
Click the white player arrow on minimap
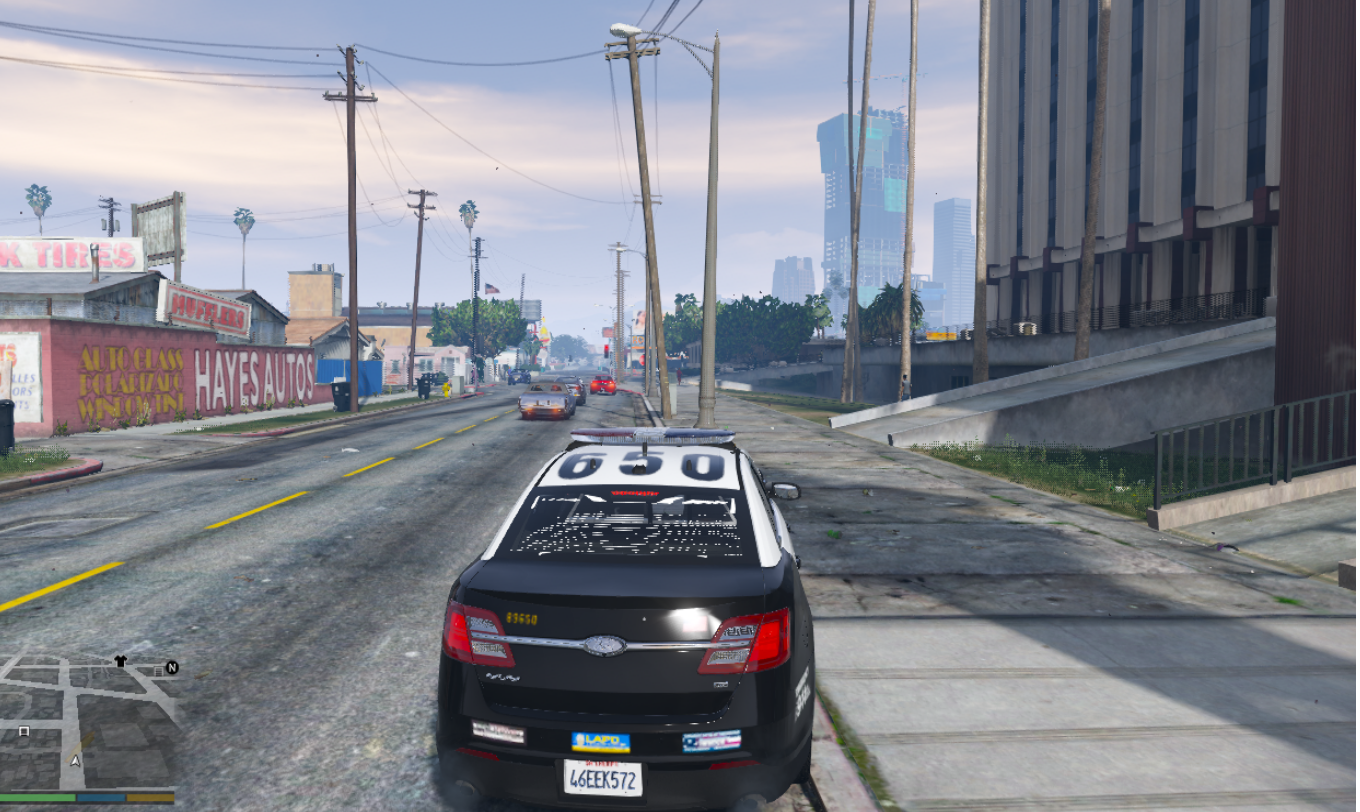click(75, 760)
